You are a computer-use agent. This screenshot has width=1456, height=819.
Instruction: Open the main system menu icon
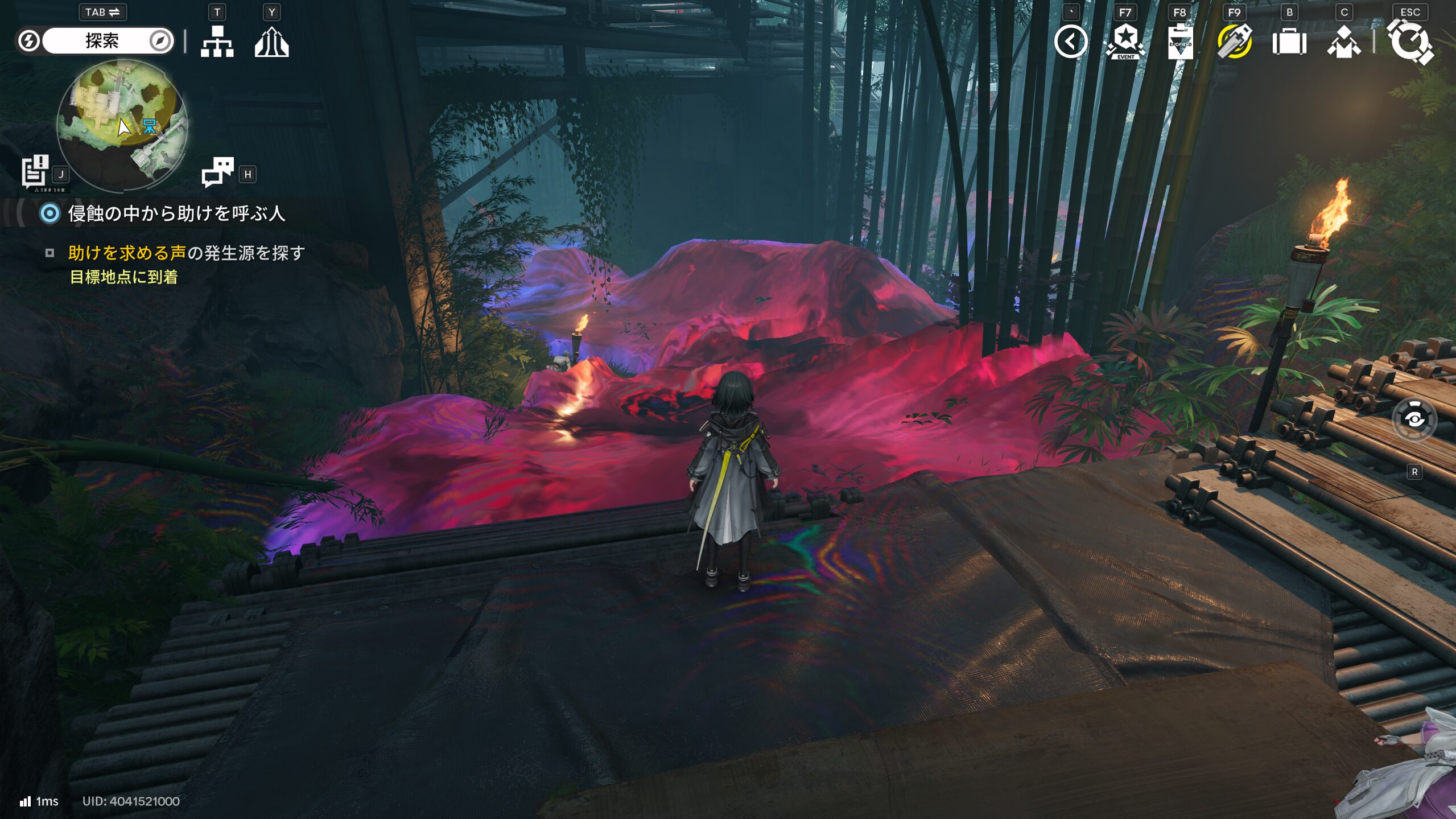pyautogui.click(x=1410, y=42)
